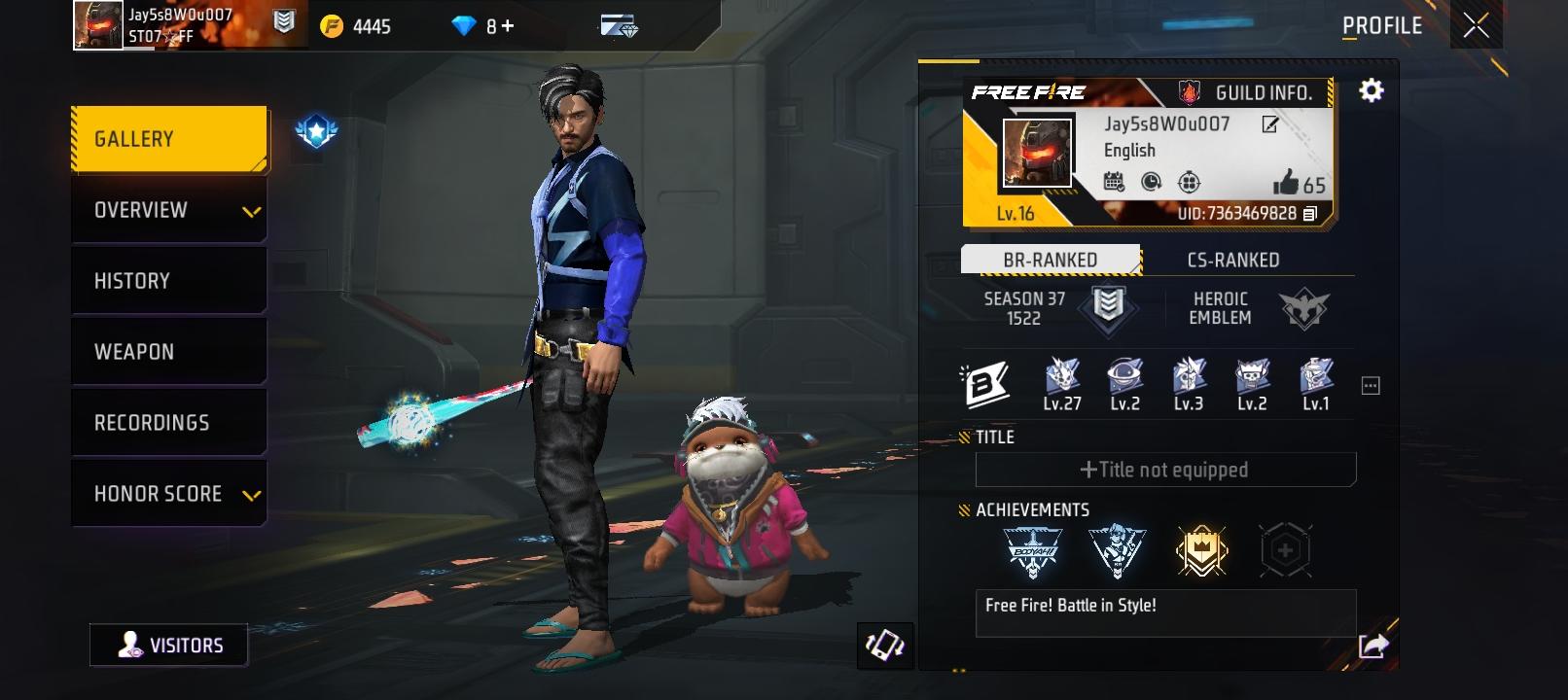Add more diamonds with the plus button
Image resolution: width=1568 pixels, height=700 pixels.
pyautogui.click(x=507, y=26)
